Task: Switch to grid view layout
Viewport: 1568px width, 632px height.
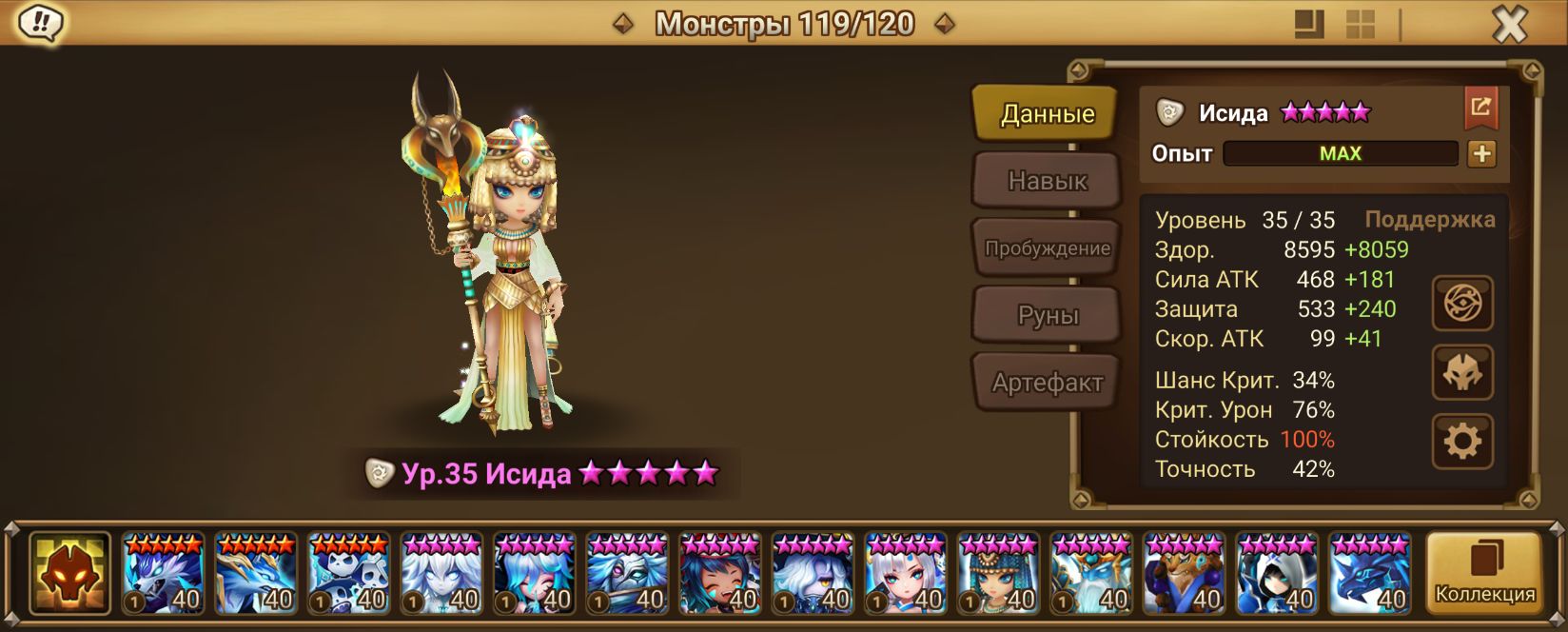Action: tap(1361, 25)
